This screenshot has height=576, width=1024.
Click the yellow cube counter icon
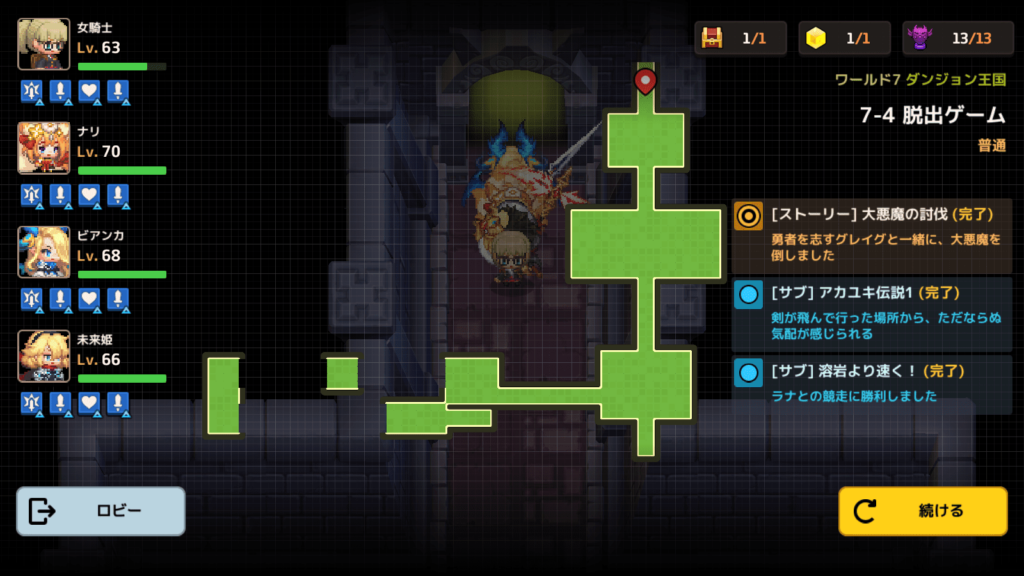(816, 38)
